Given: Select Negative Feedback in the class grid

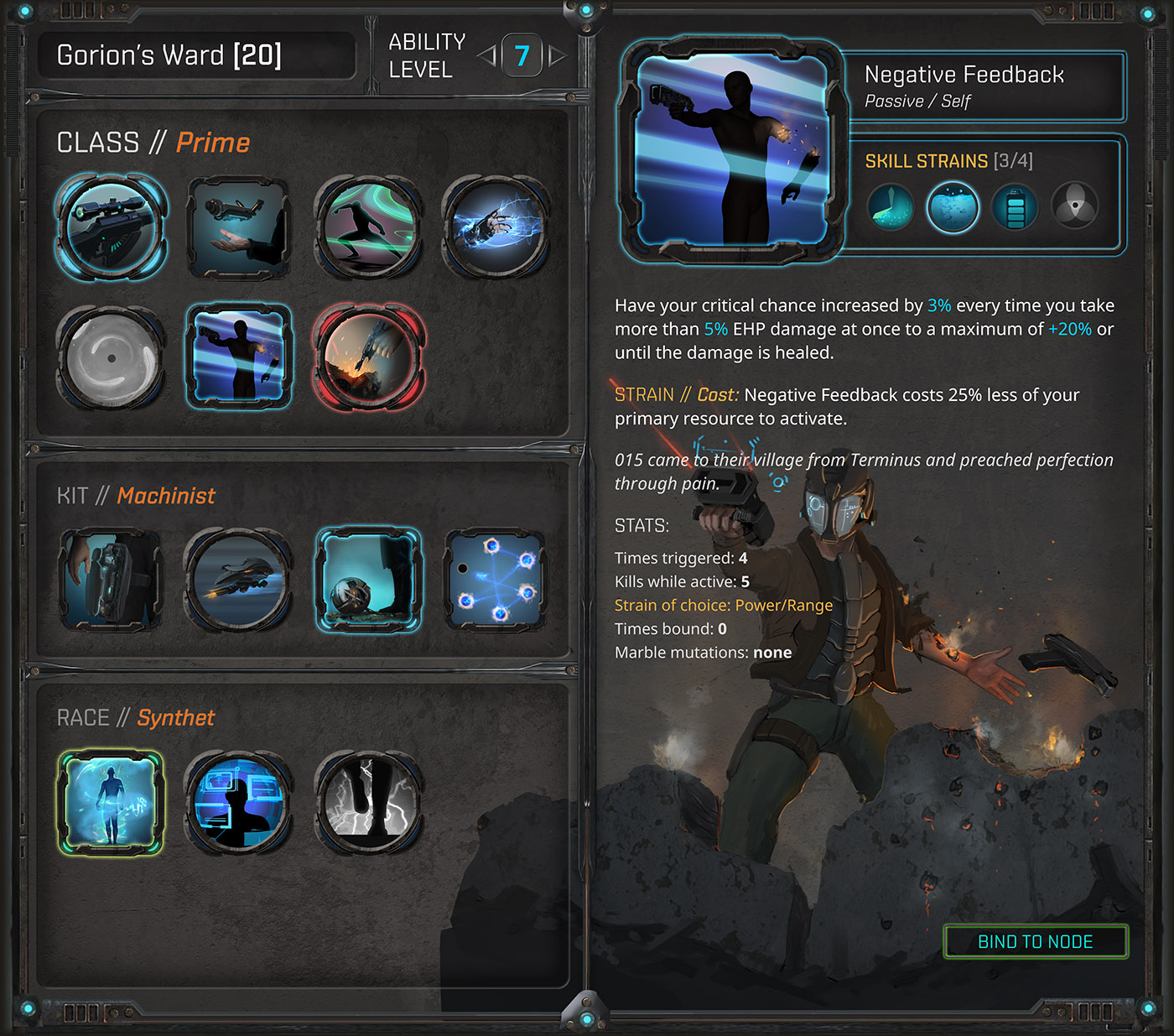Looking at the screenshot, I should (x=239, y=357).
